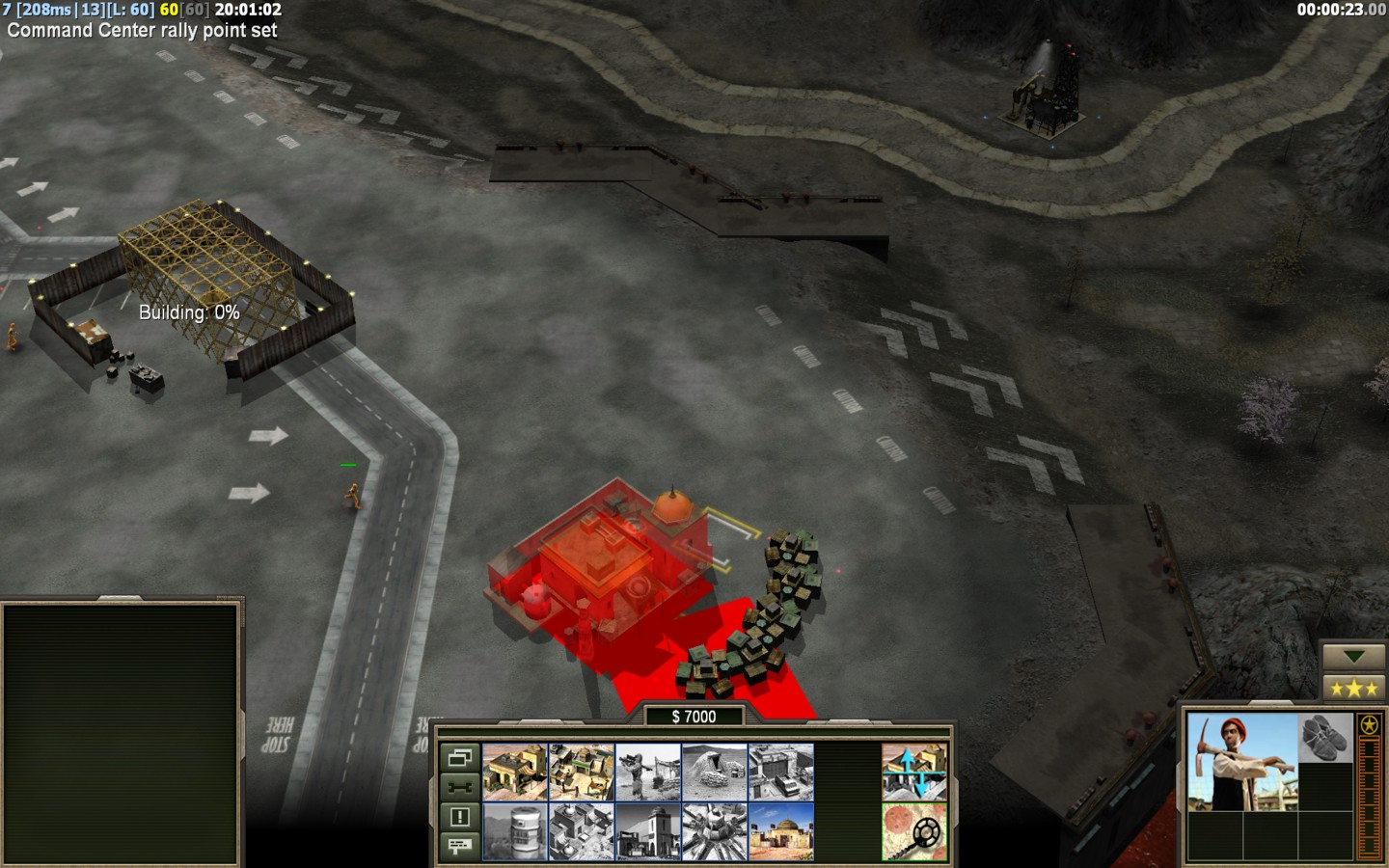
Task: Open the chat communicator button
Action: click(x=459, y=846)
